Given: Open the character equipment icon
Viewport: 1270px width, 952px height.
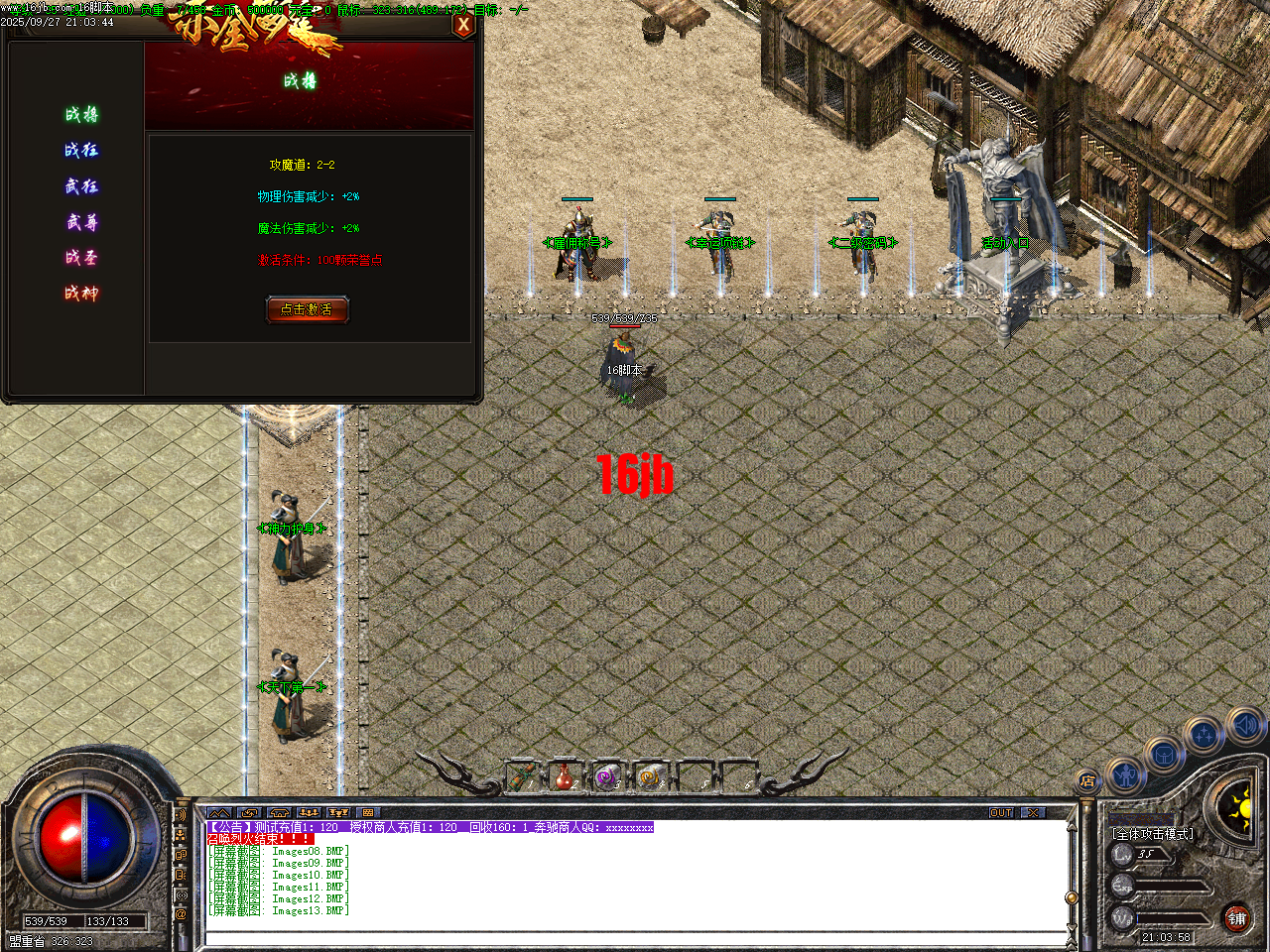Looking at the screenshot, I should (1125, 773).
